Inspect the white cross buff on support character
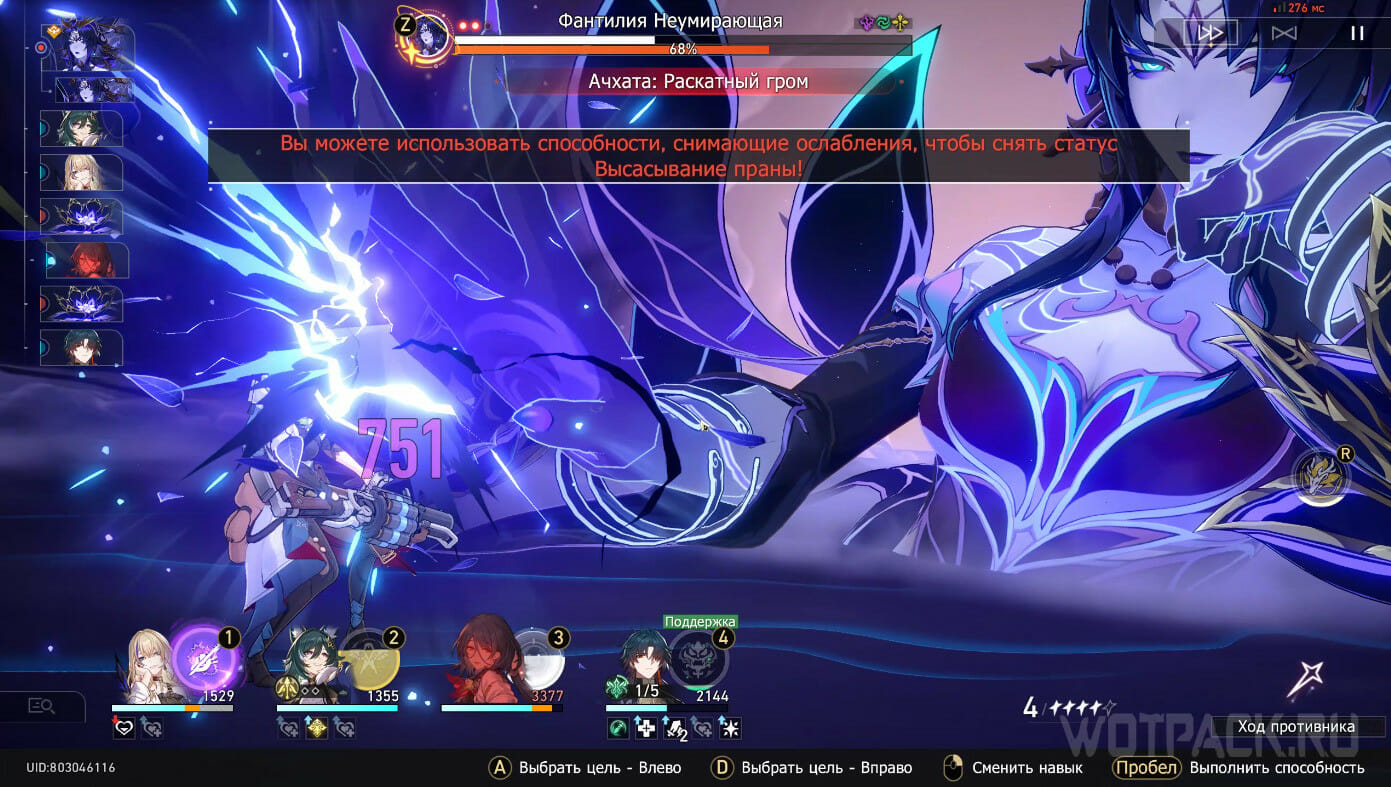The width and height of the screenshot is (1391, 787). click(x=647, y=729)
